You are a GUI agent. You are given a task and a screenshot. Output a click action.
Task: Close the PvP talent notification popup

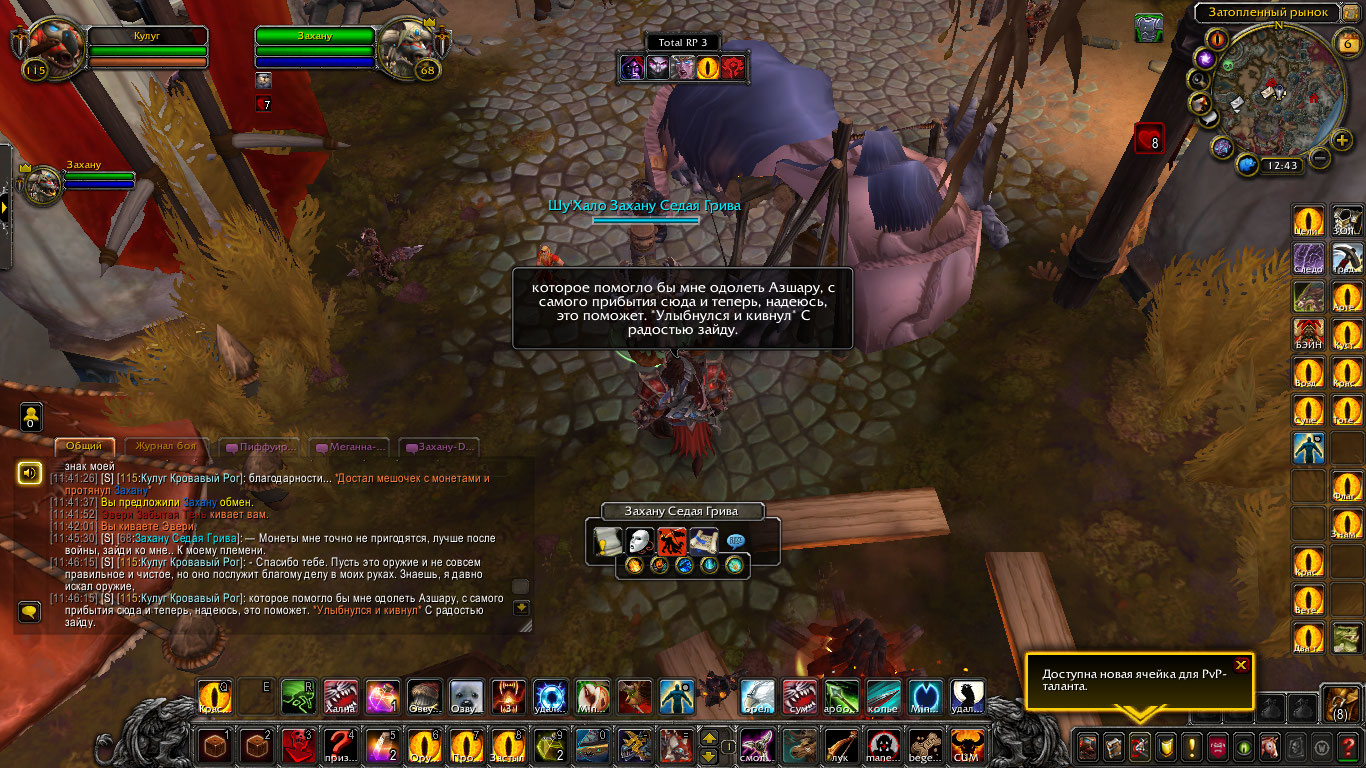1241,665
